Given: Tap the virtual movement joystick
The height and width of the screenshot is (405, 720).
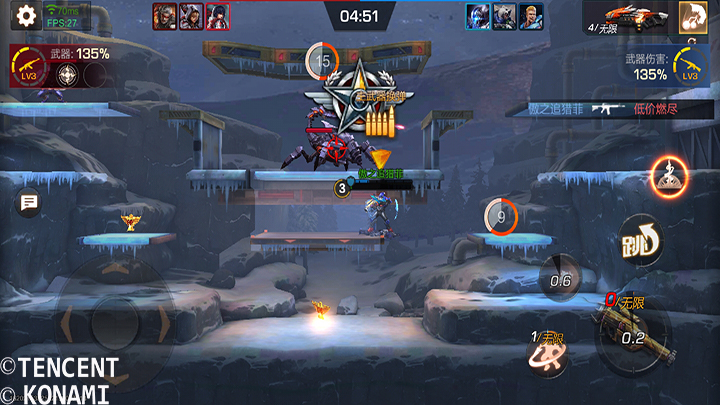Looking at the screenshot, I should click(112, 320).
